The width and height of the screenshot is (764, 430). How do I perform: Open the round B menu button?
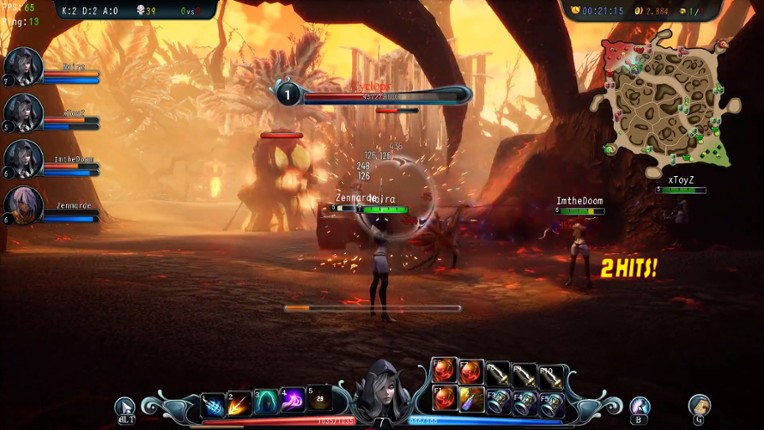point(640,407)
